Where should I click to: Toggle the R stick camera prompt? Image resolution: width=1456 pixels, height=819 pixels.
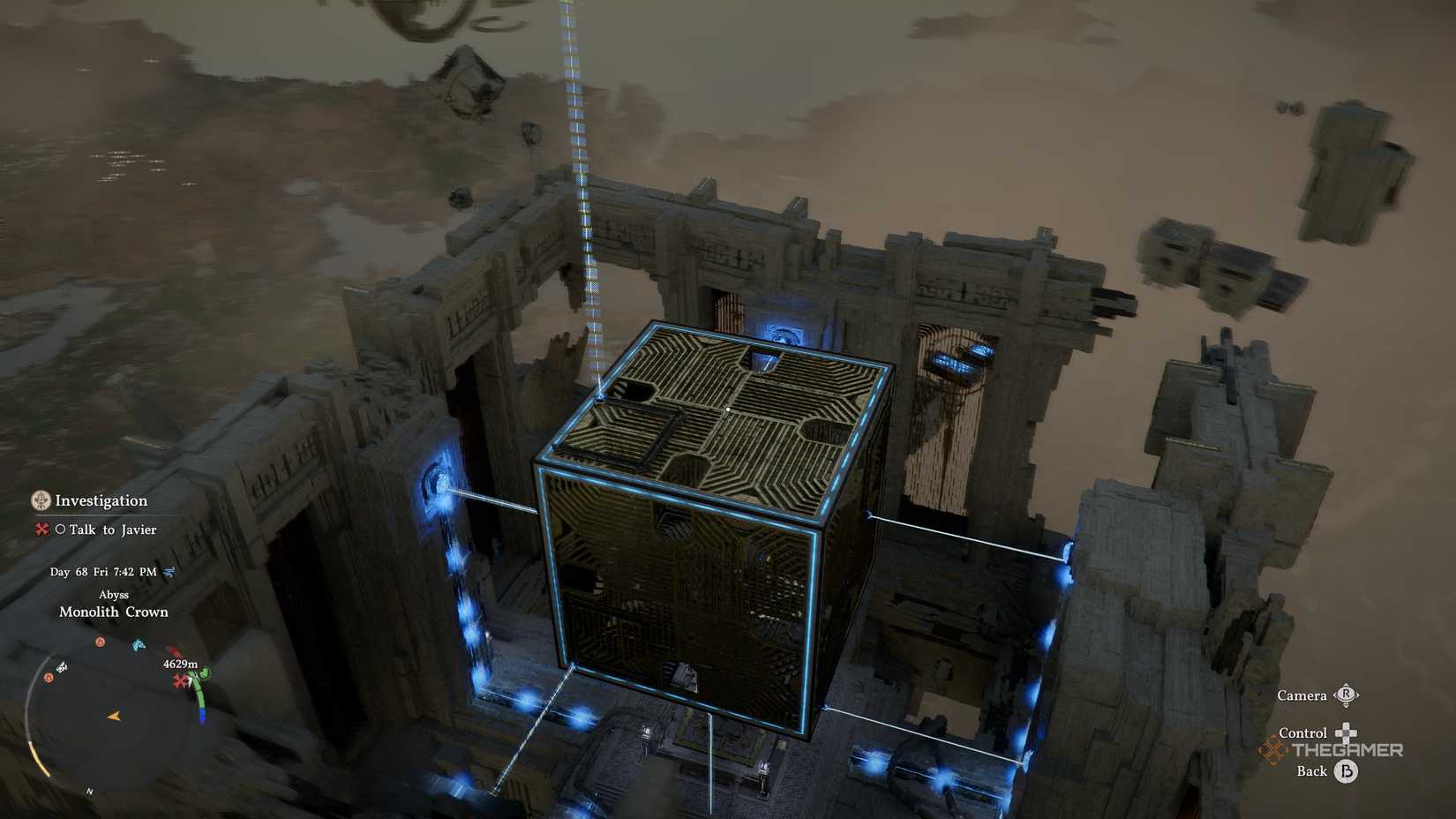[x=1344, y=695]
